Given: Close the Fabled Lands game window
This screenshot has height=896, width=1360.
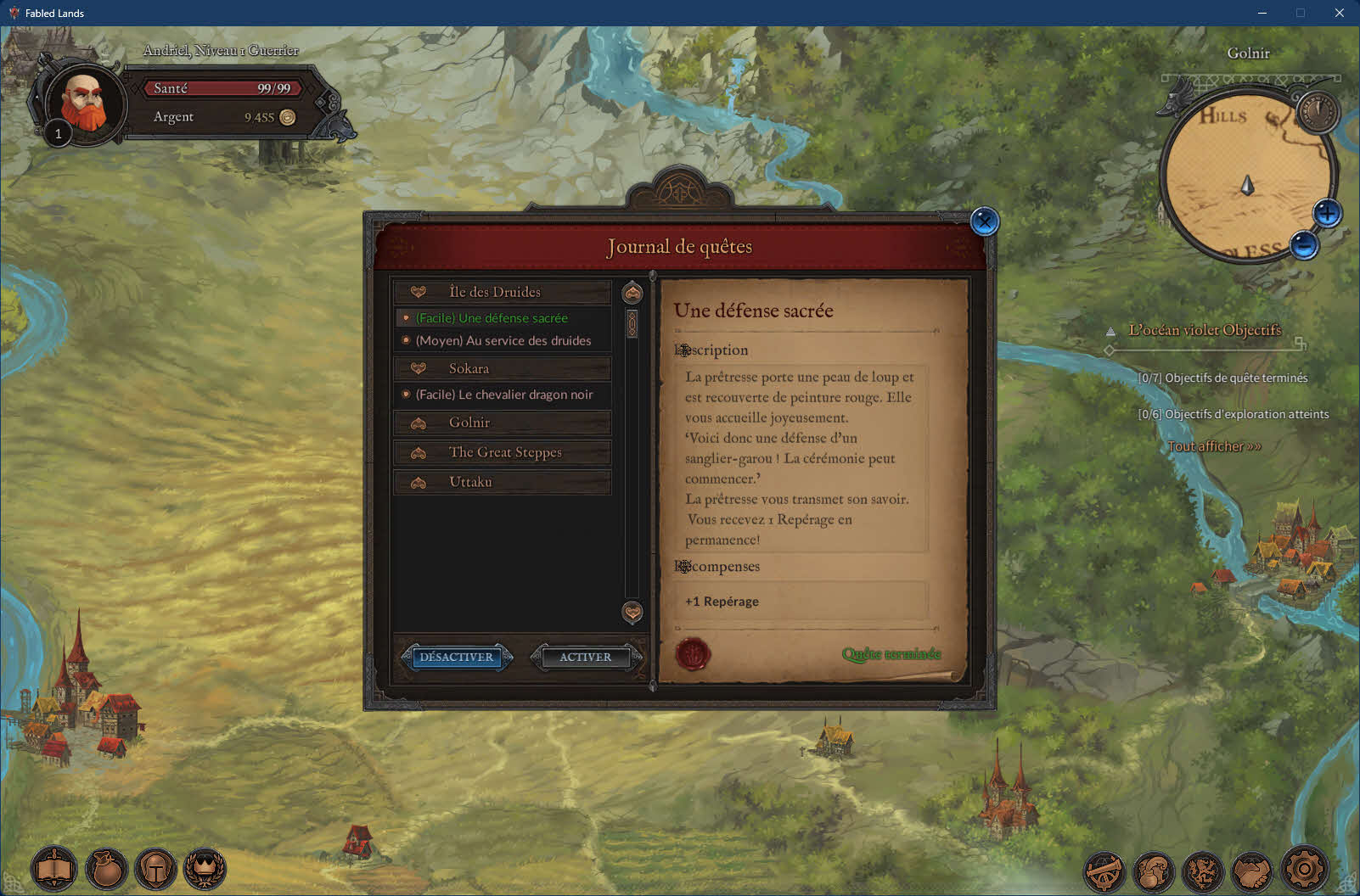Looking at the screenshot, I should pyautogui.click(x=1340, y=13).
